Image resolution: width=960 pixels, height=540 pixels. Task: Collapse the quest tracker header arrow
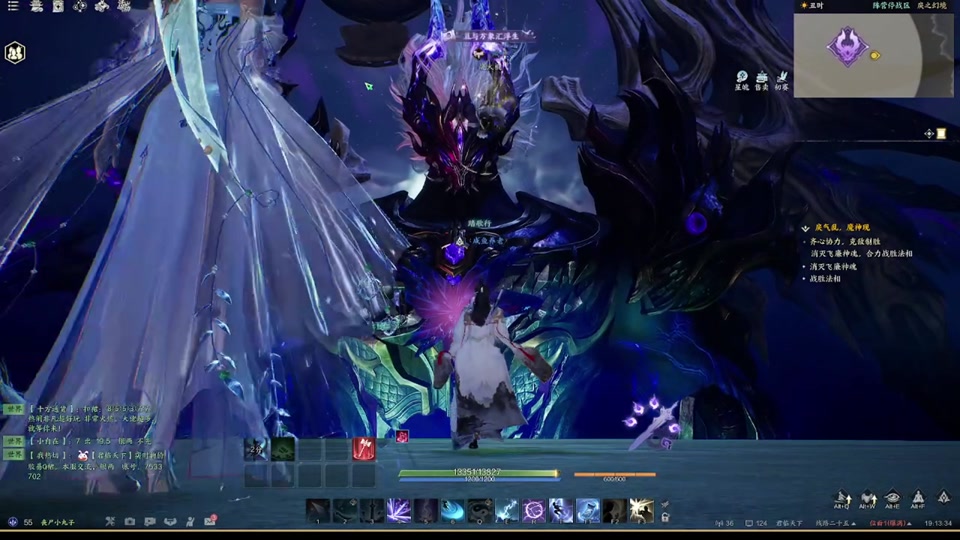click(805, 229)
